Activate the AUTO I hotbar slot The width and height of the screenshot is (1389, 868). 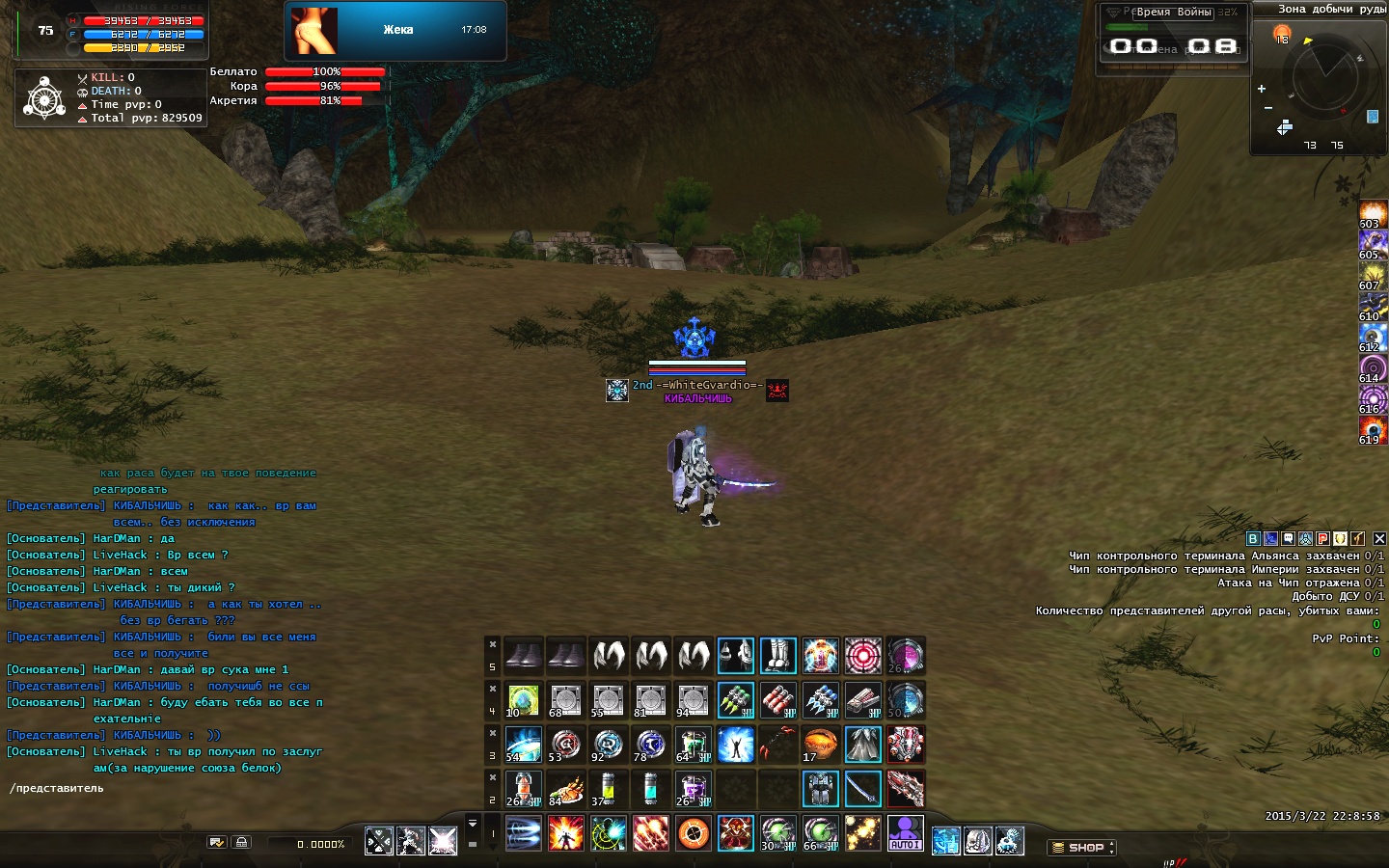(905, 833)
